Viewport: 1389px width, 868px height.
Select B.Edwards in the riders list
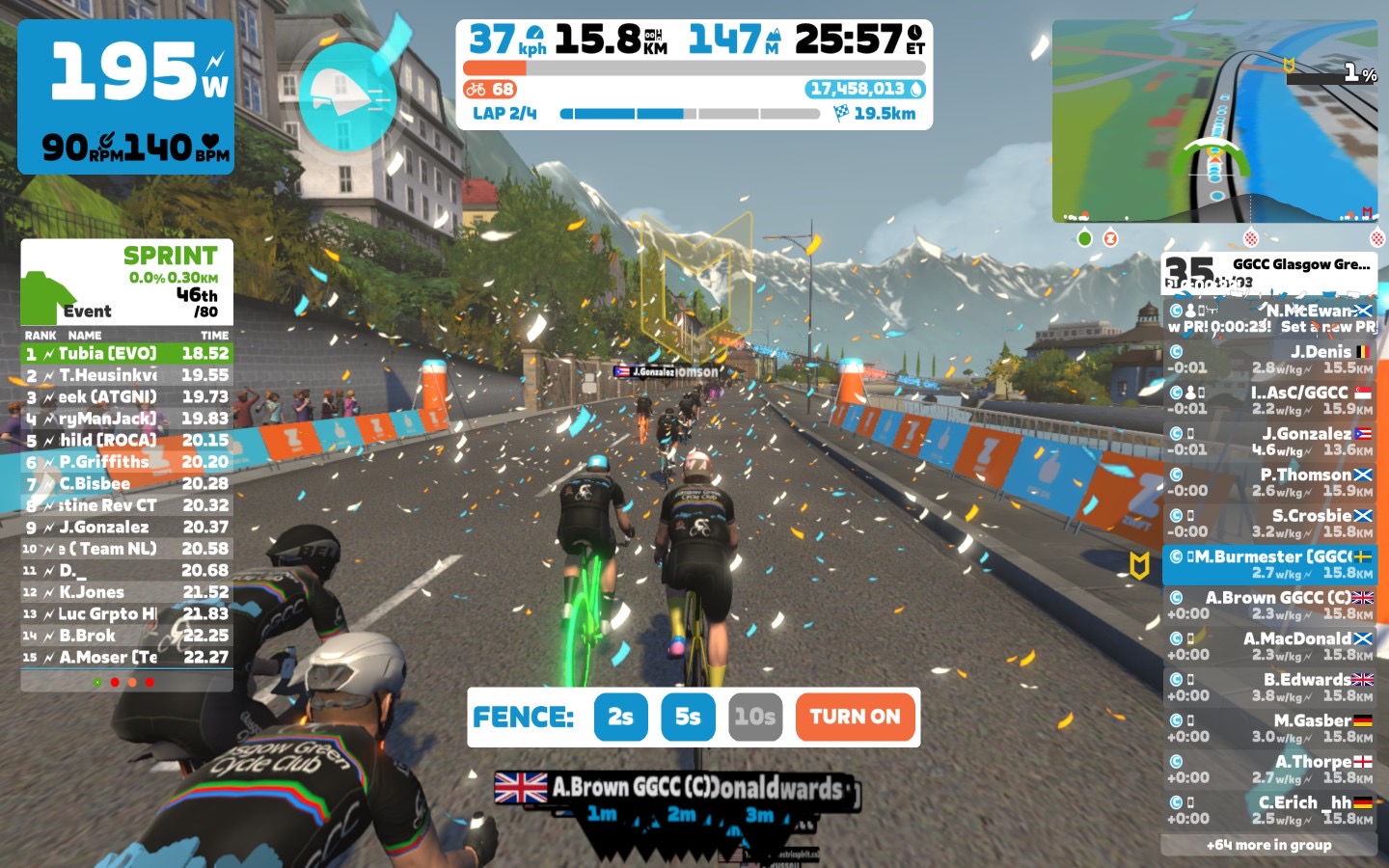click(x=1269, y=688)
